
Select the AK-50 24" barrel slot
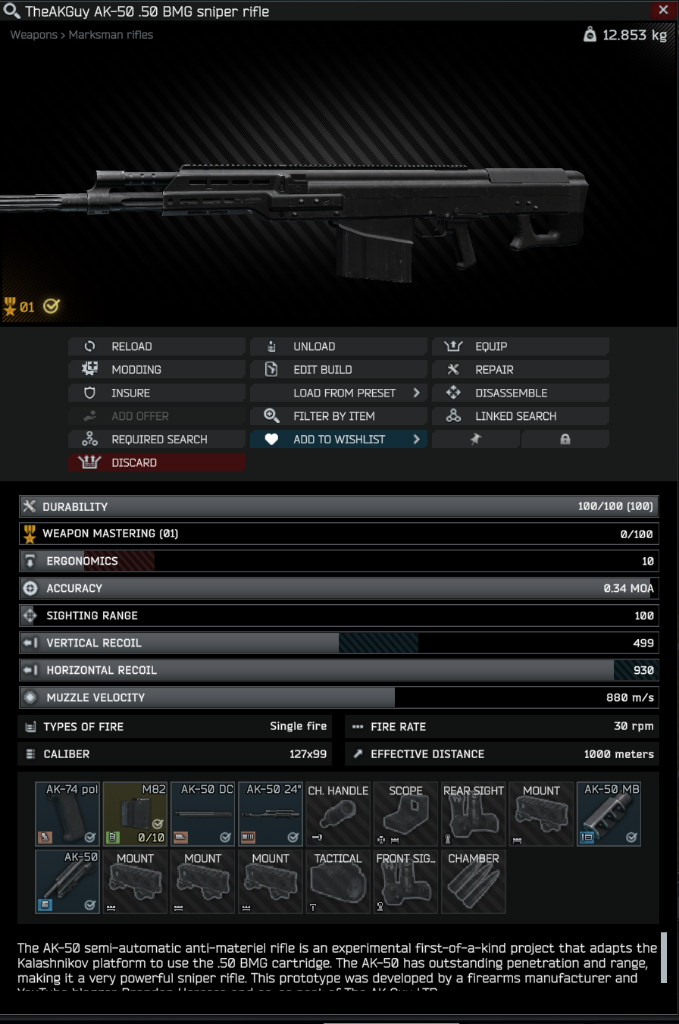click(x=271, y=814)
